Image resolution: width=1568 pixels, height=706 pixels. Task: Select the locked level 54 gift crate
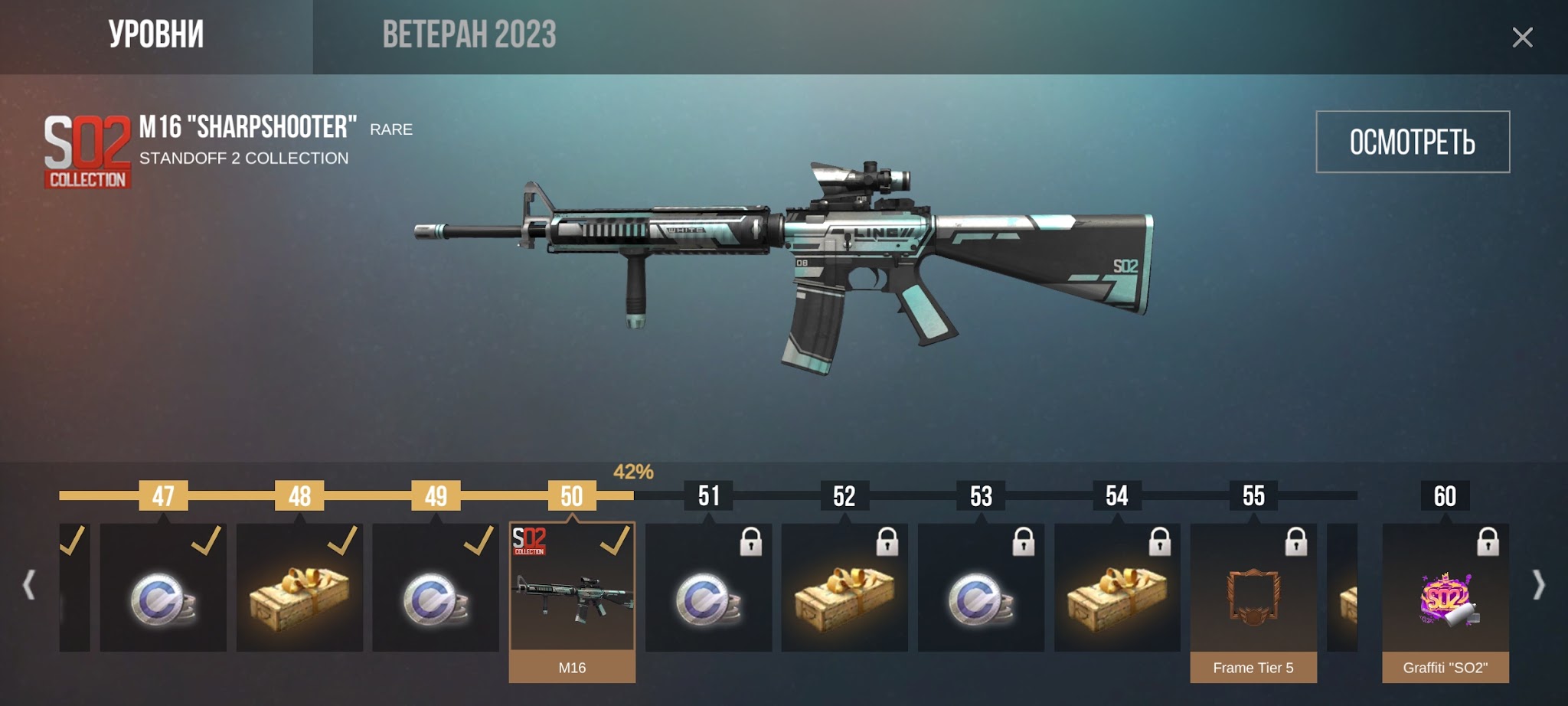pyautogui.click(x=1117, y=588)
